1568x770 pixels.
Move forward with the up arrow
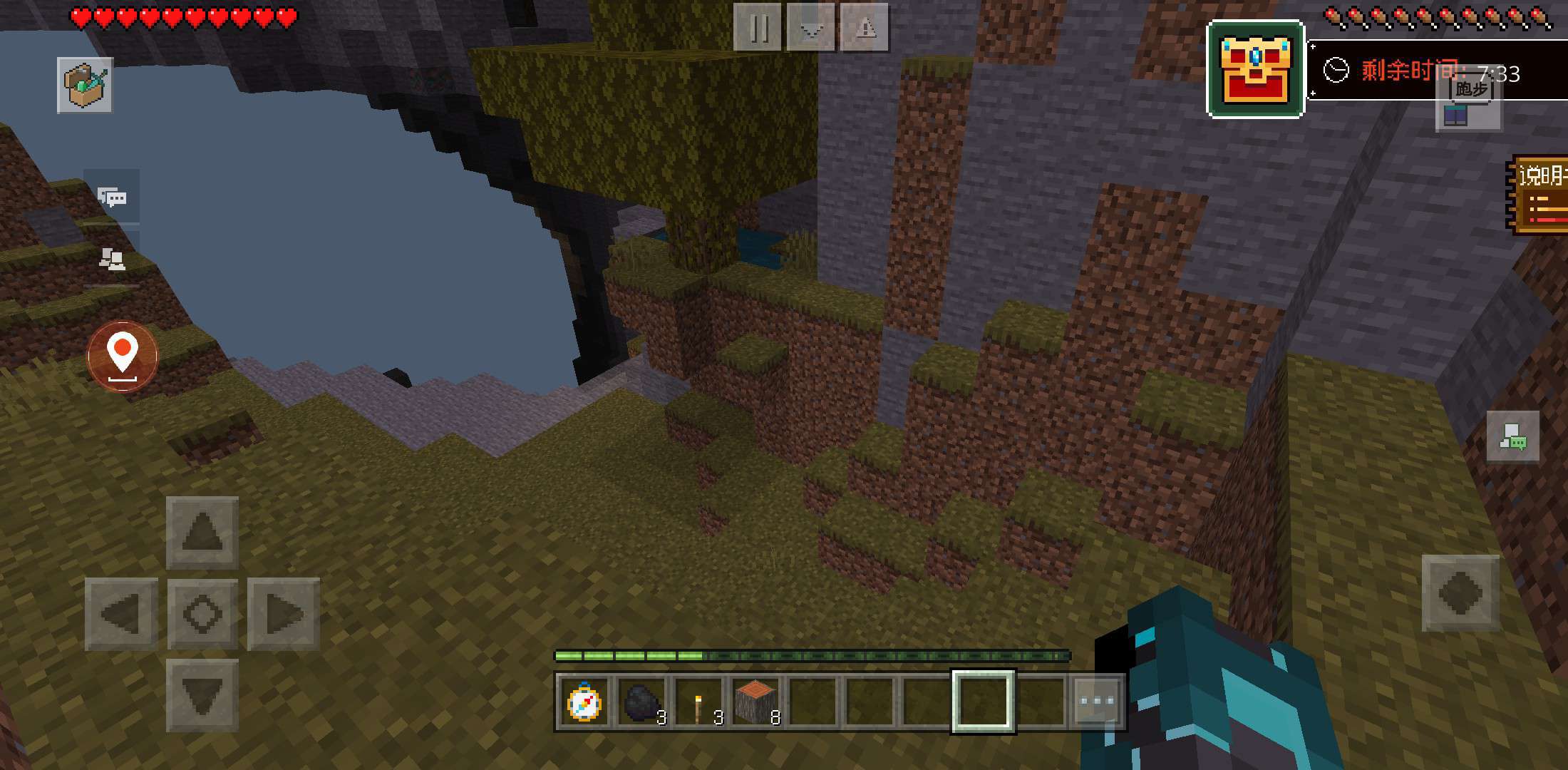coord(202,532)
